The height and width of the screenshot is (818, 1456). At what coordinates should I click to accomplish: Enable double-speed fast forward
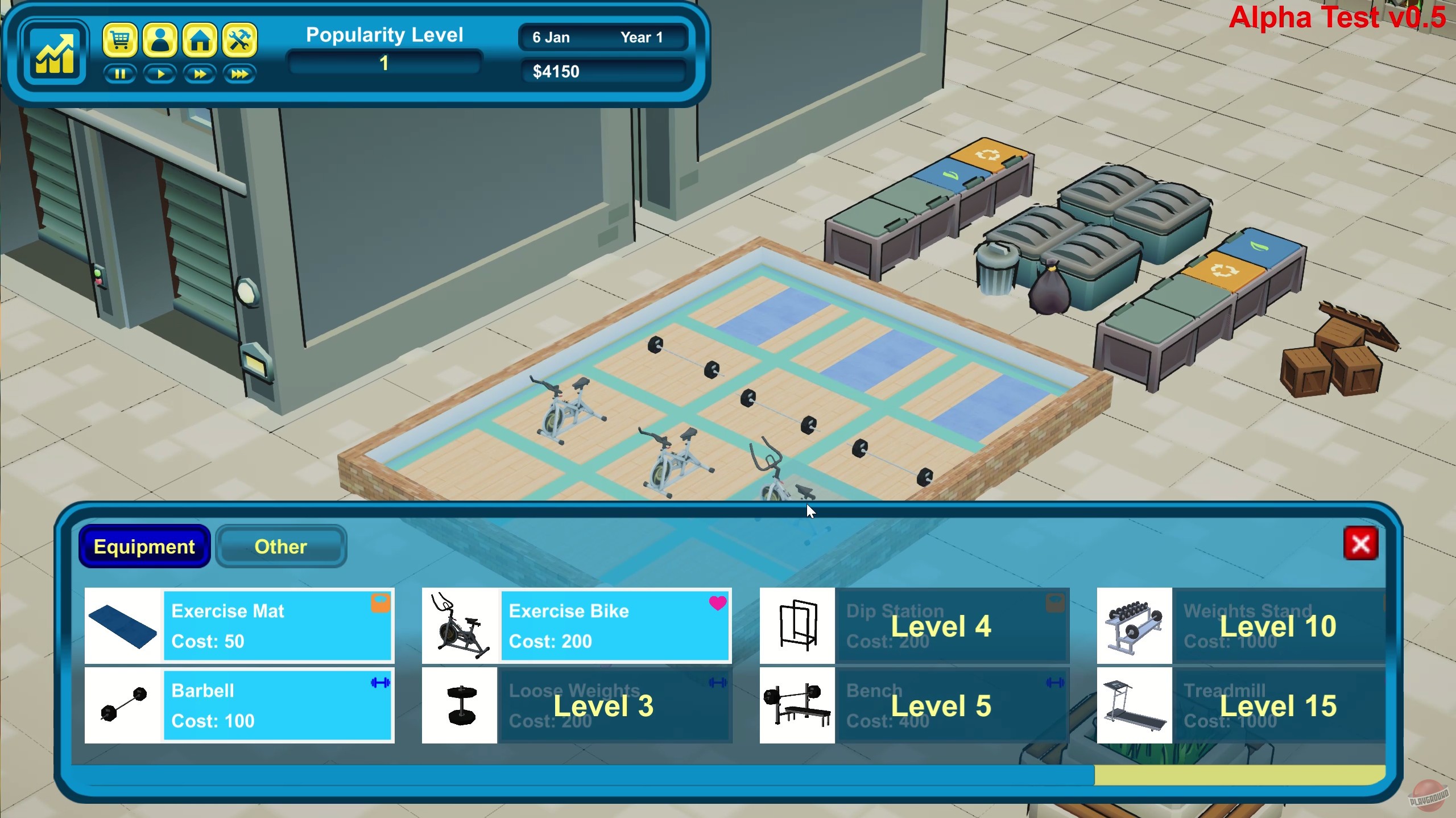[x=200, y=74]
